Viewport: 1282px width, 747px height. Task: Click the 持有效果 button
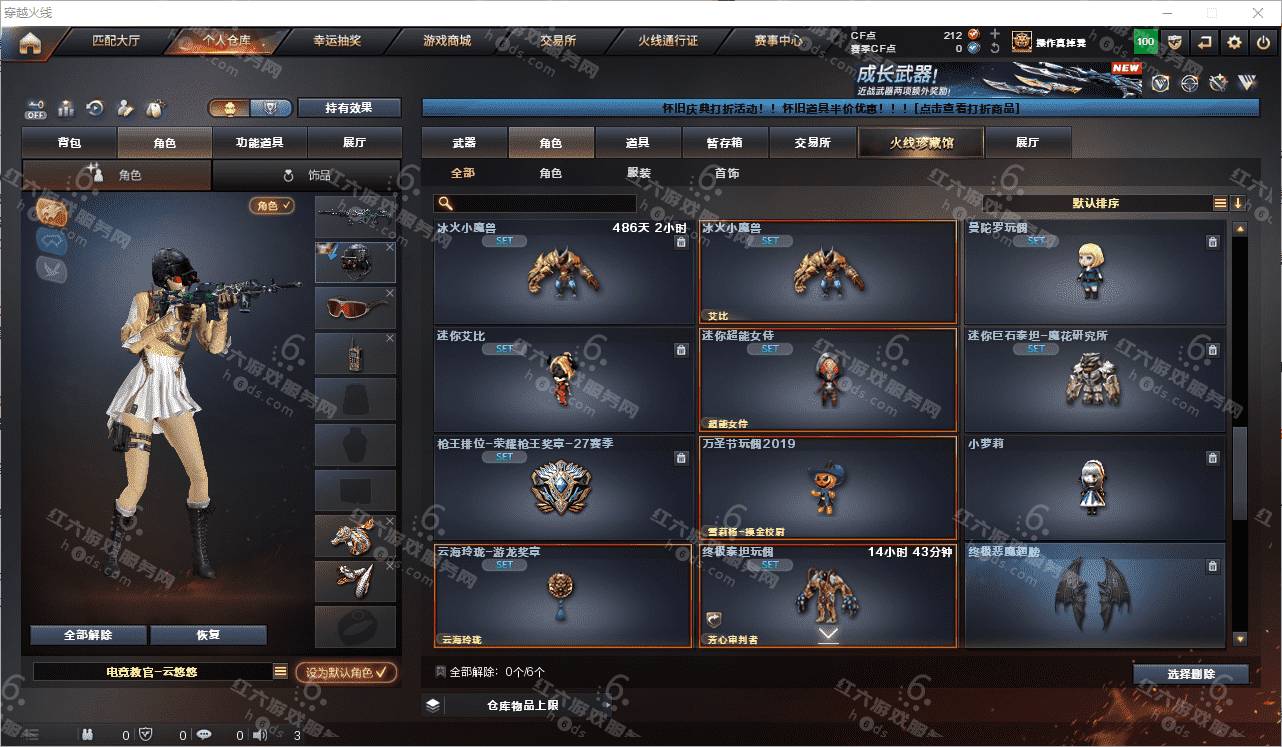point(348,108)
